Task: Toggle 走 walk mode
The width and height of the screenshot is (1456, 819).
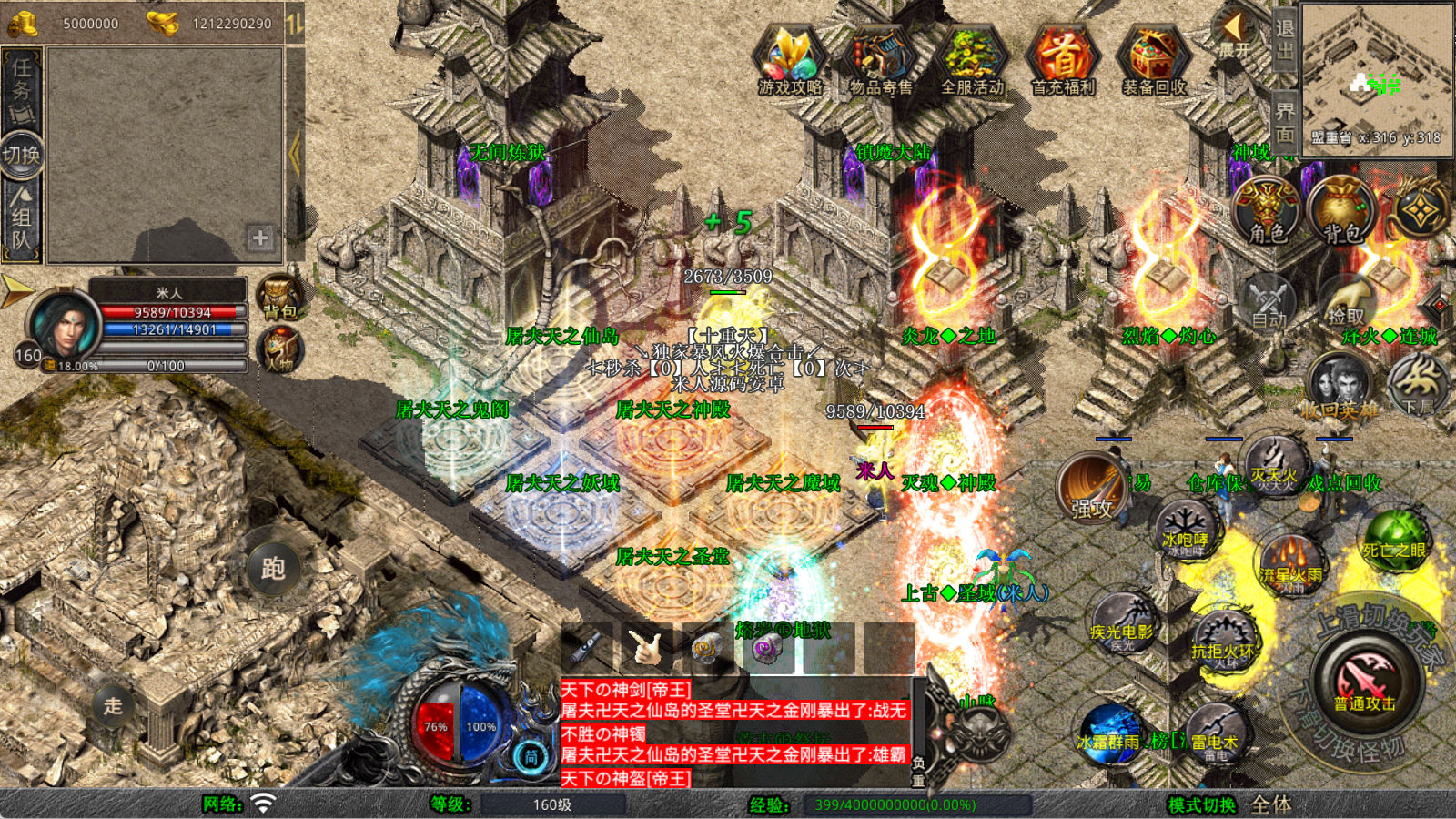Action: coord(113,705)
